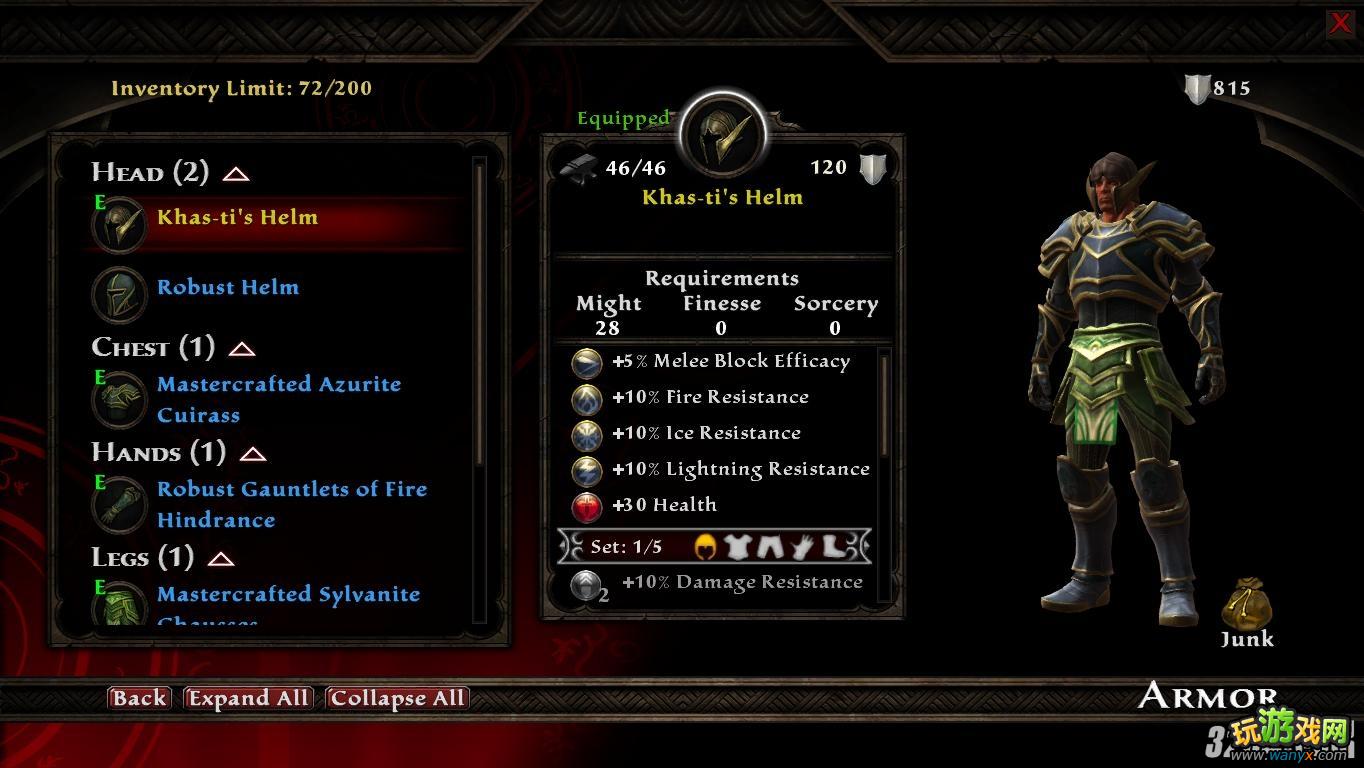Image resolution: width=1364 pixels, height=768 pixels.
Task: Pick Robust Gauntlets of Fire Hindrance
Action: point(291,504)
